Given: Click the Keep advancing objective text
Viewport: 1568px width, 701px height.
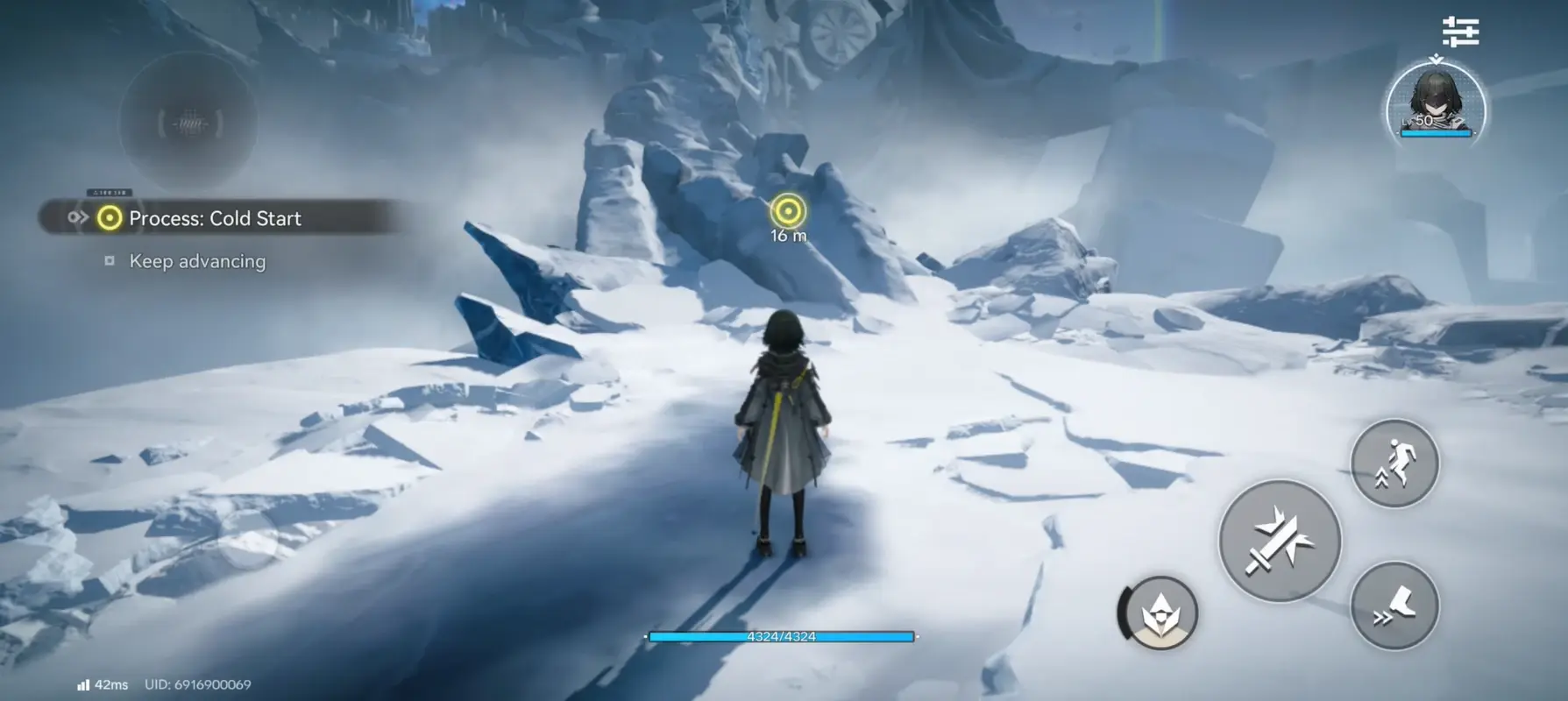Looking at the screenshot, I should [x=196, y=260].
